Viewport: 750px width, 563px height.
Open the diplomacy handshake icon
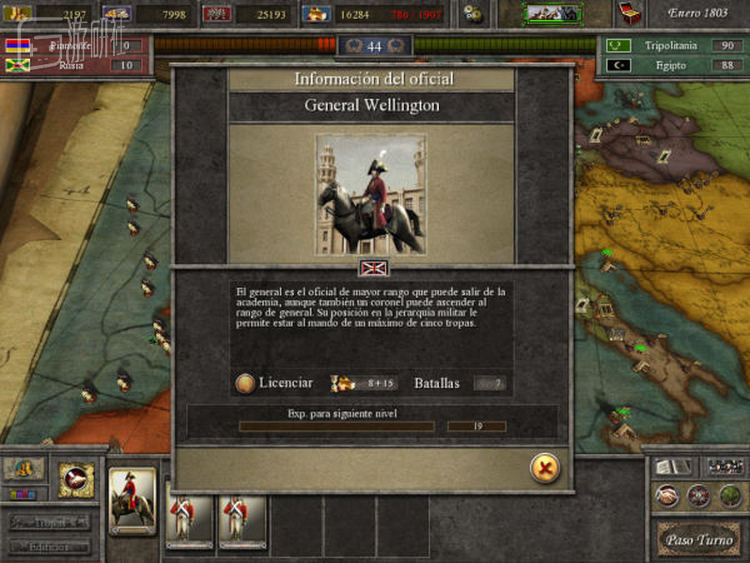point(665,495)
